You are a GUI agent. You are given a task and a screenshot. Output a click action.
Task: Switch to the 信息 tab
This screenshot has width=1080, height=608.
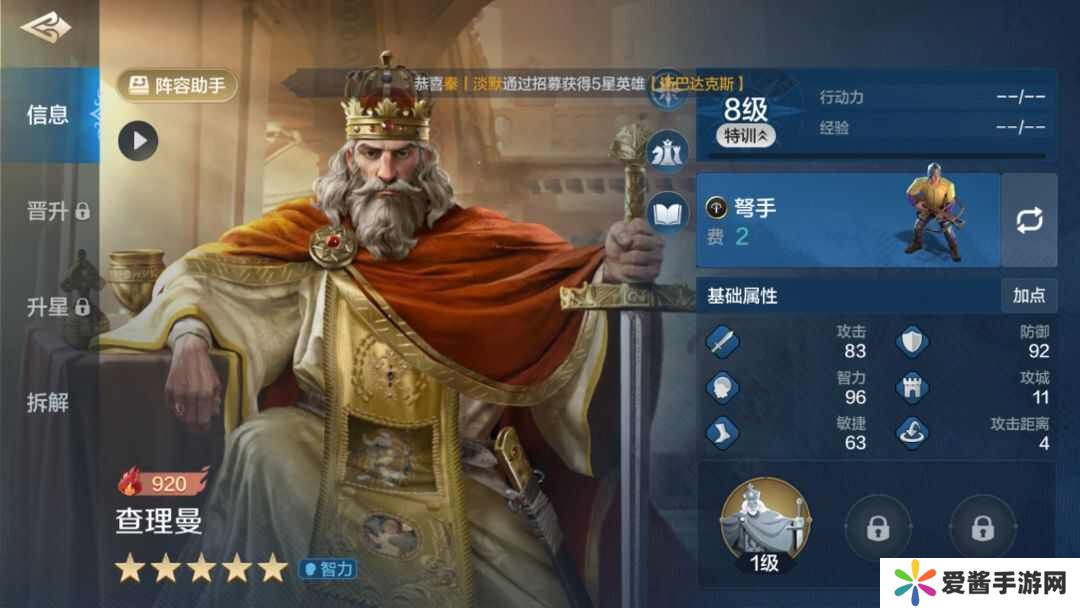coord(47,115)
